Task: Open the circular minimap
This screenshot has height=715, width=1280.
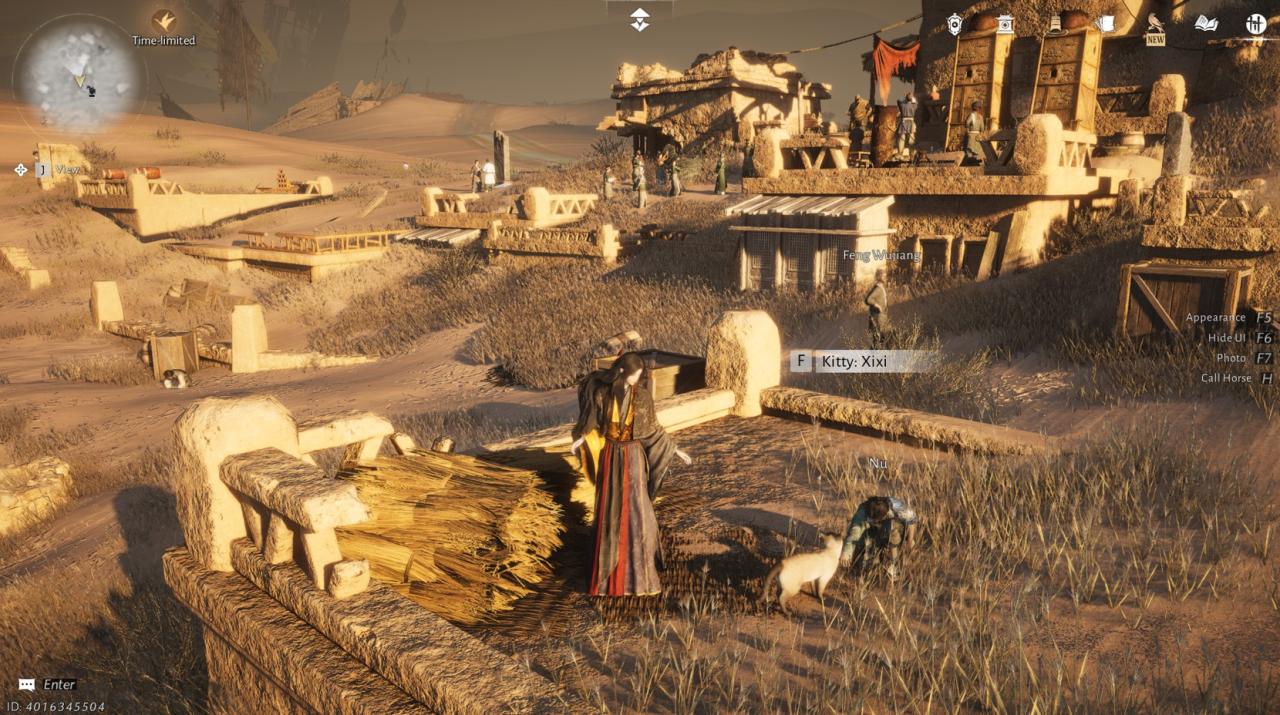Action: click(x=78, y=75)
